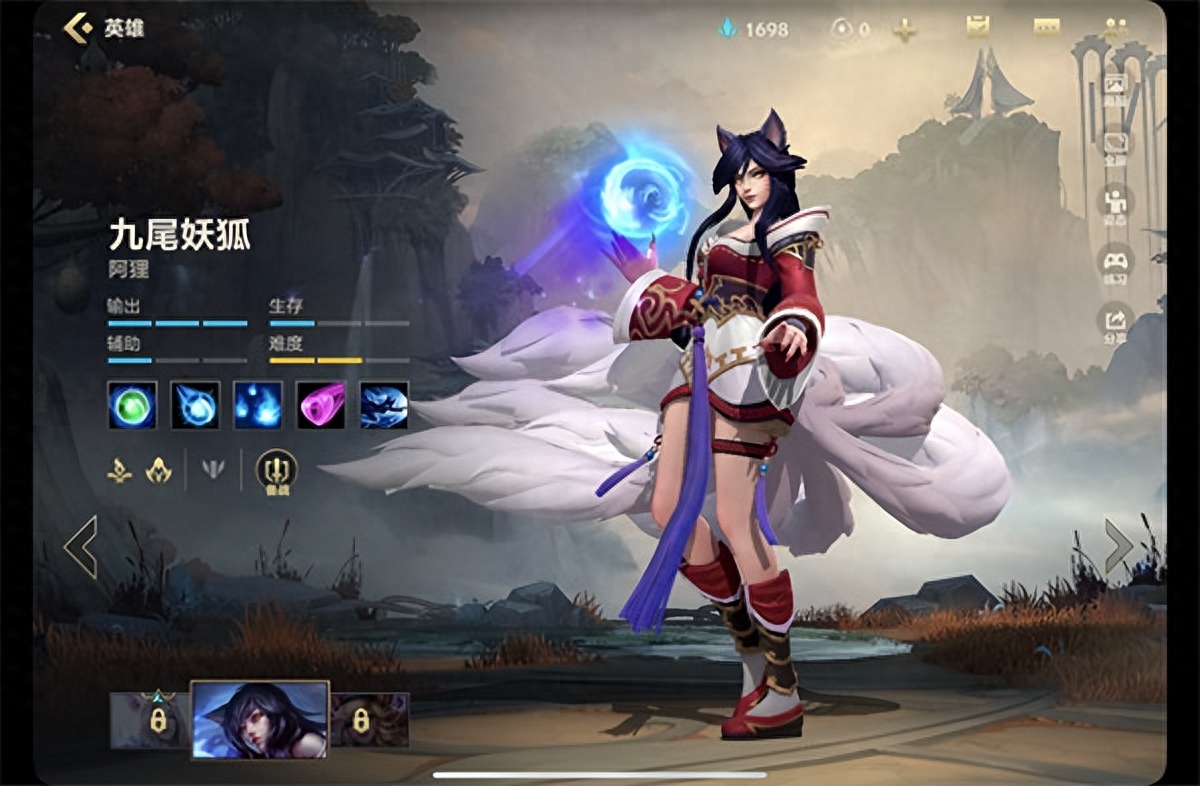The height and width of the screenshot is (786, 1200).
Task: Open the gold clipboard missions icon
Action: pos(977,28)
